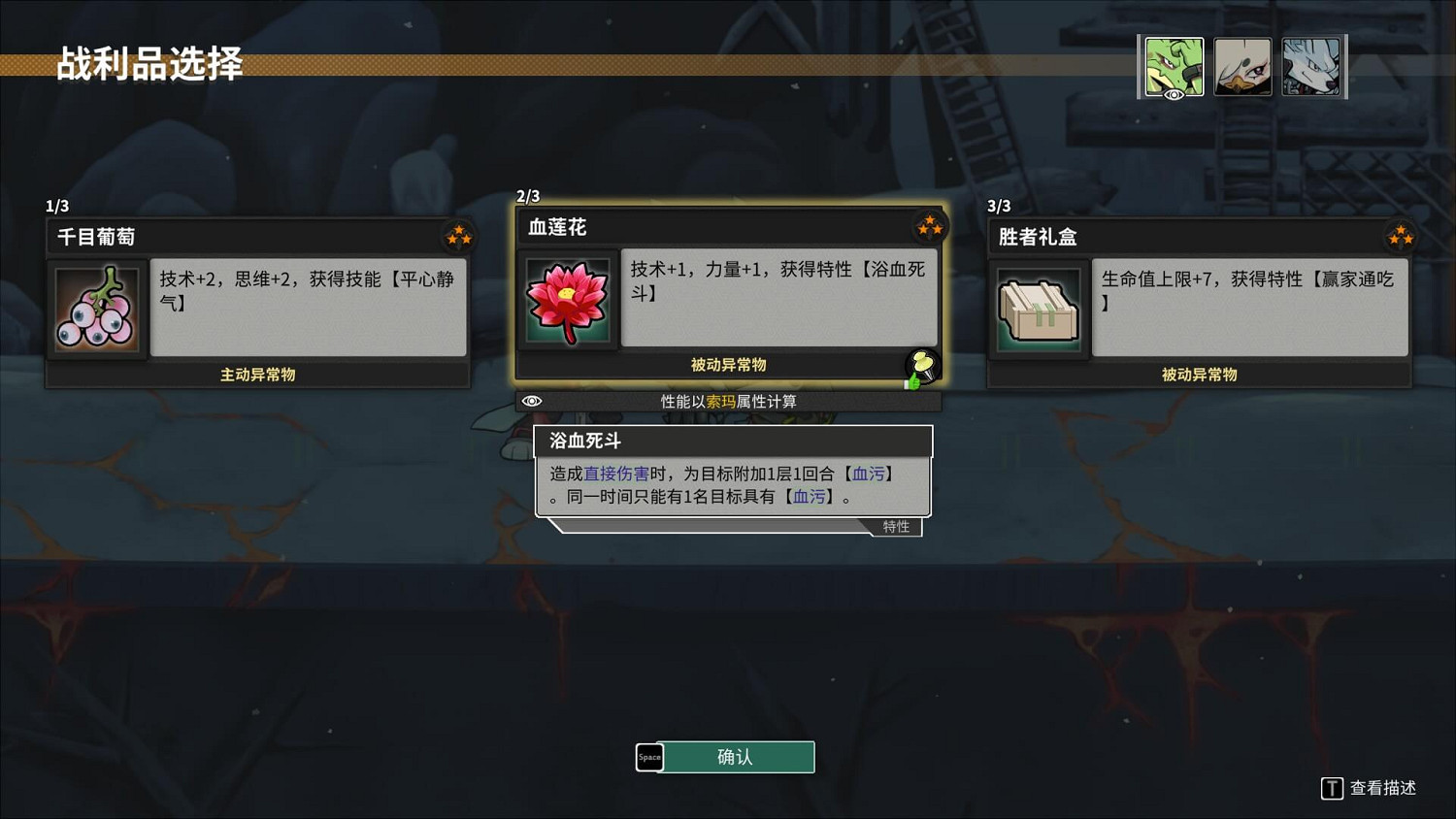Click the star rating on the 千目葡萄 card

coord(458,236)
